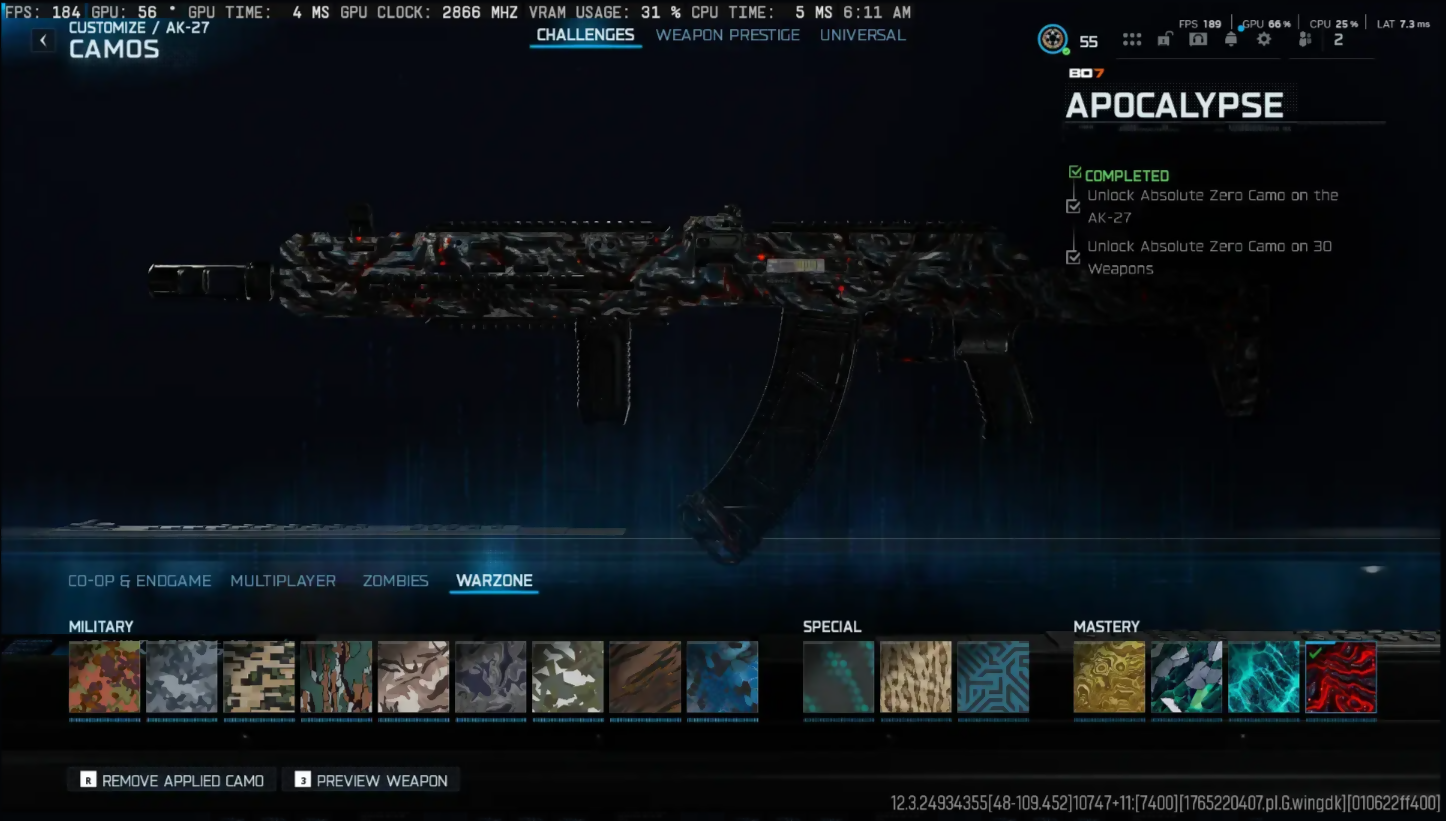Remove the applied camo
Image resolution: width=1446 pixels, height=821 pixels.
click(x=172, y=780)
